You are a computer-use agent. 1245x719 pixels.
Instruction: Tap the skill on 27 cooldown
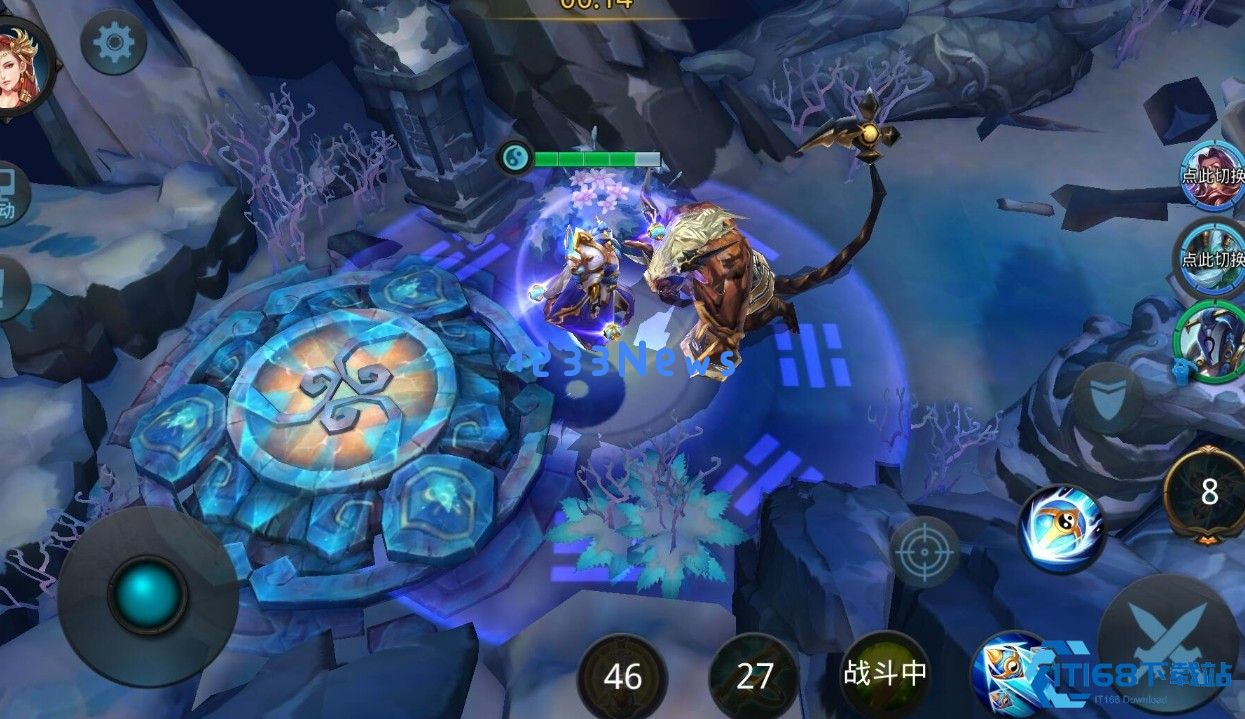tap(754, 677)
